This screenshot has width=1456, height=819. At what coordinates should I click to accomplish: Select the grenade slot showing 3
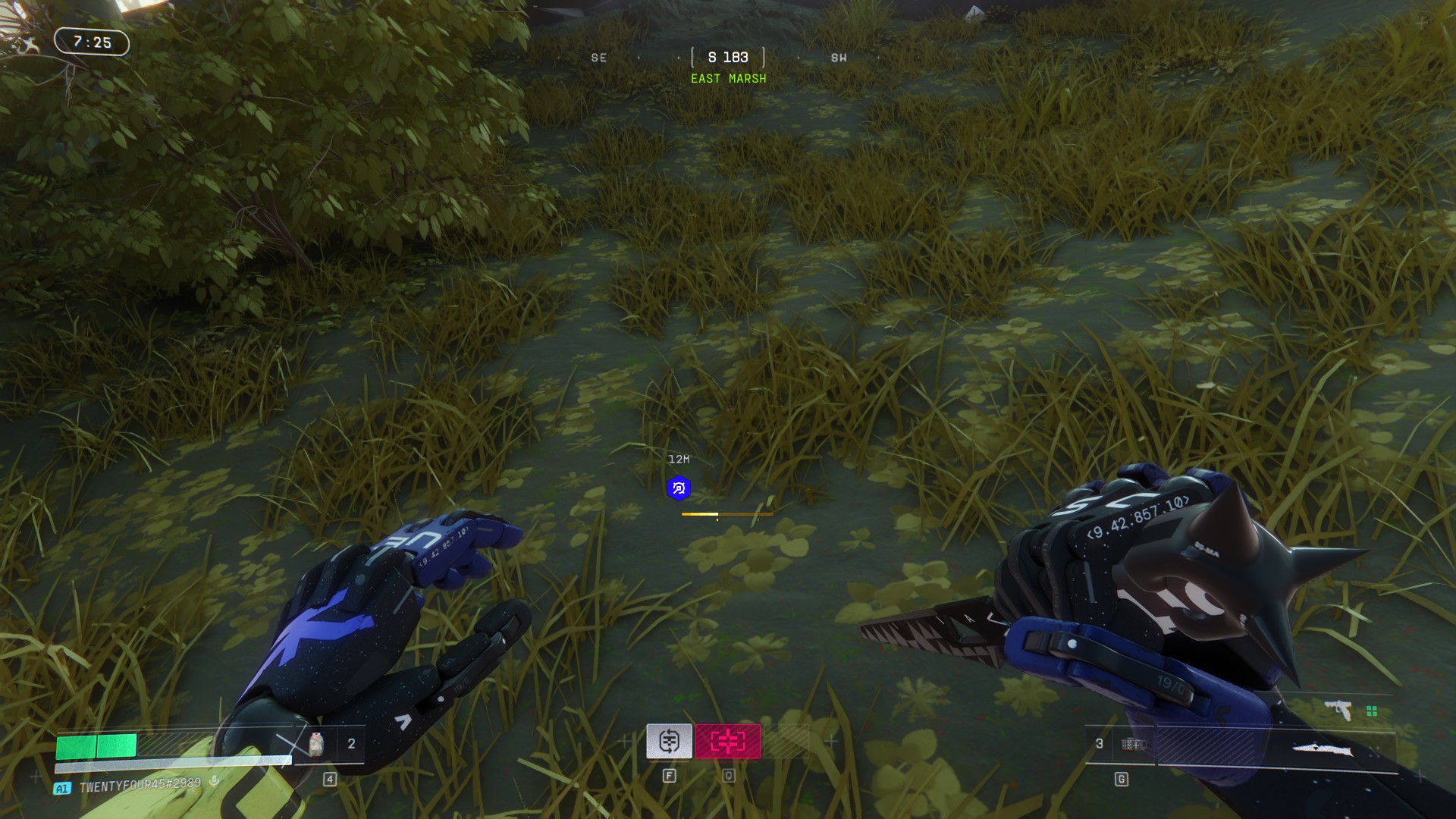point(1119,745)
